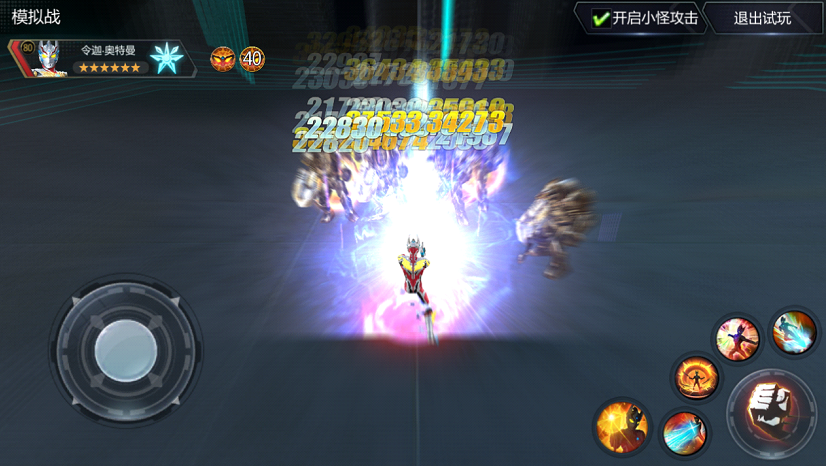Use the fiery orange ring burst skill
The image size is (826, 466).
click(696, 377)
